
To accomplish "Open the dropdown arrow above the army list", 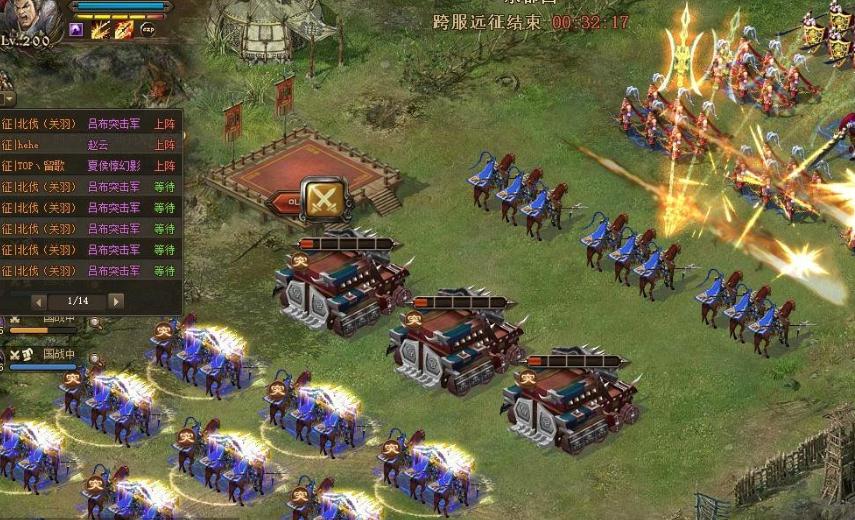I will [7, 98].
